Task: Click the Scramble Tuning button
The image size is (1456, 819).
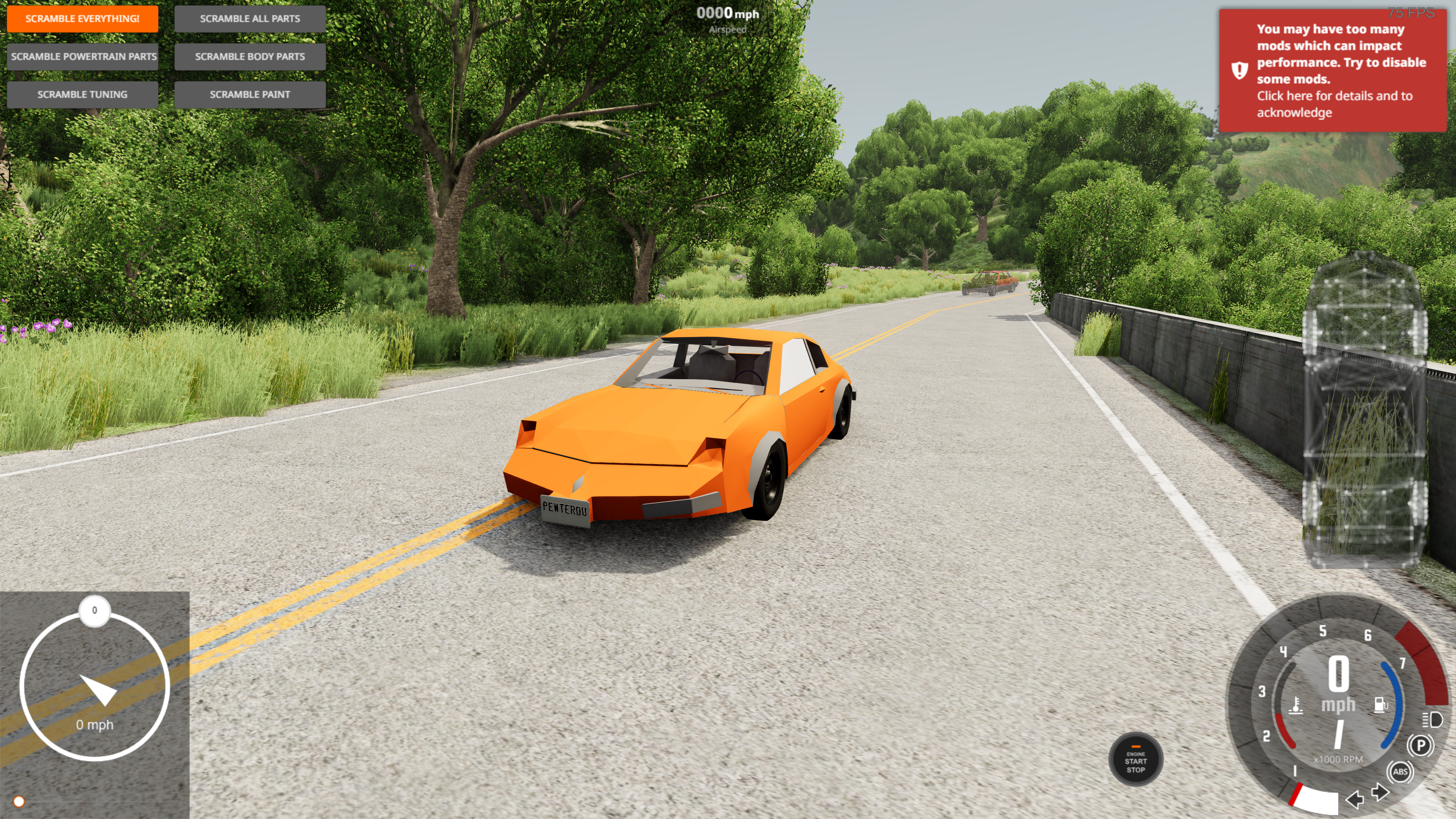Action: pos(83,94)
